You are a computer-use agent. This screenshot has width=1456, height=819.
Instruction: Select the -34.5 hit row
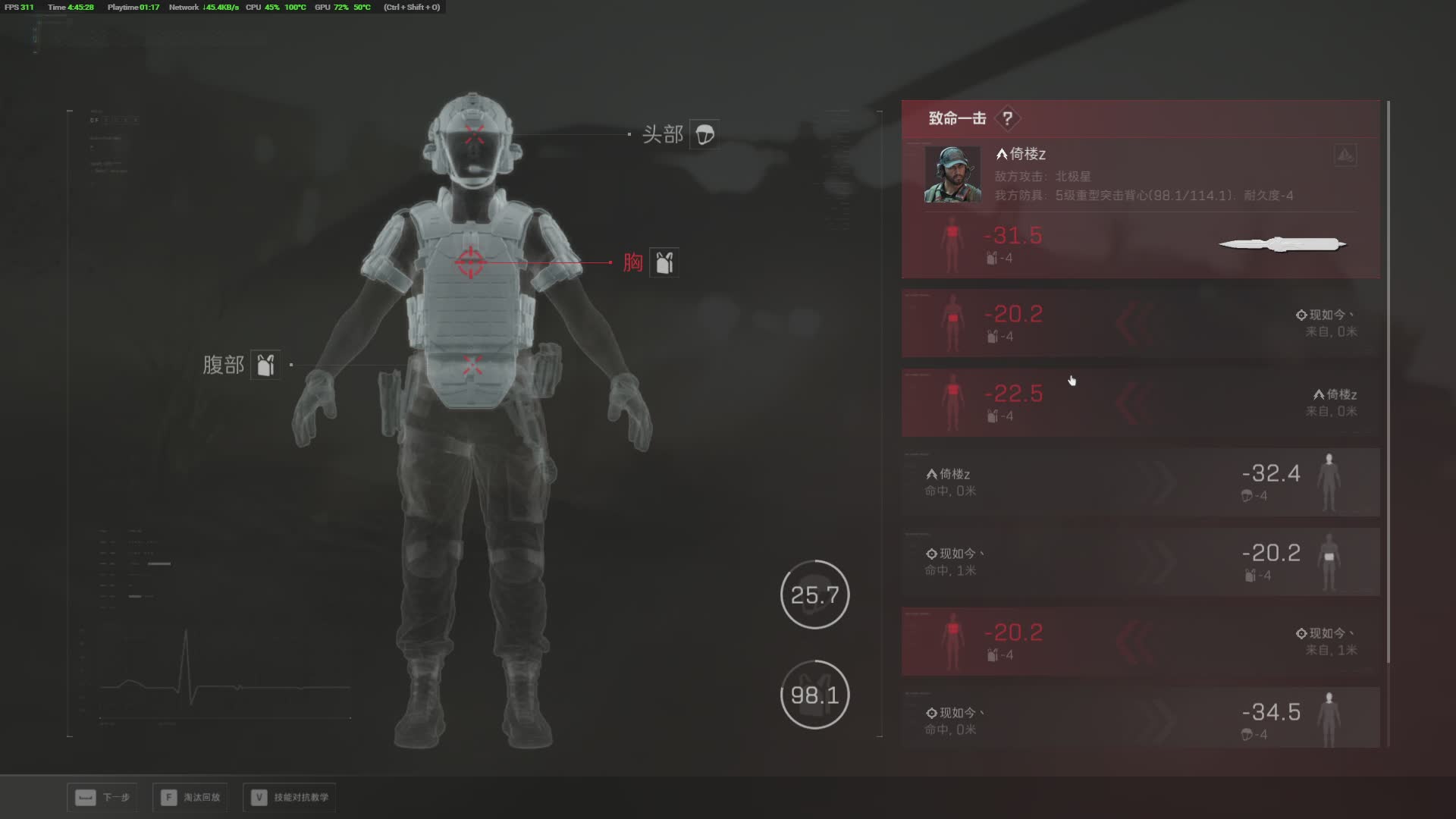pos(1140,718)
